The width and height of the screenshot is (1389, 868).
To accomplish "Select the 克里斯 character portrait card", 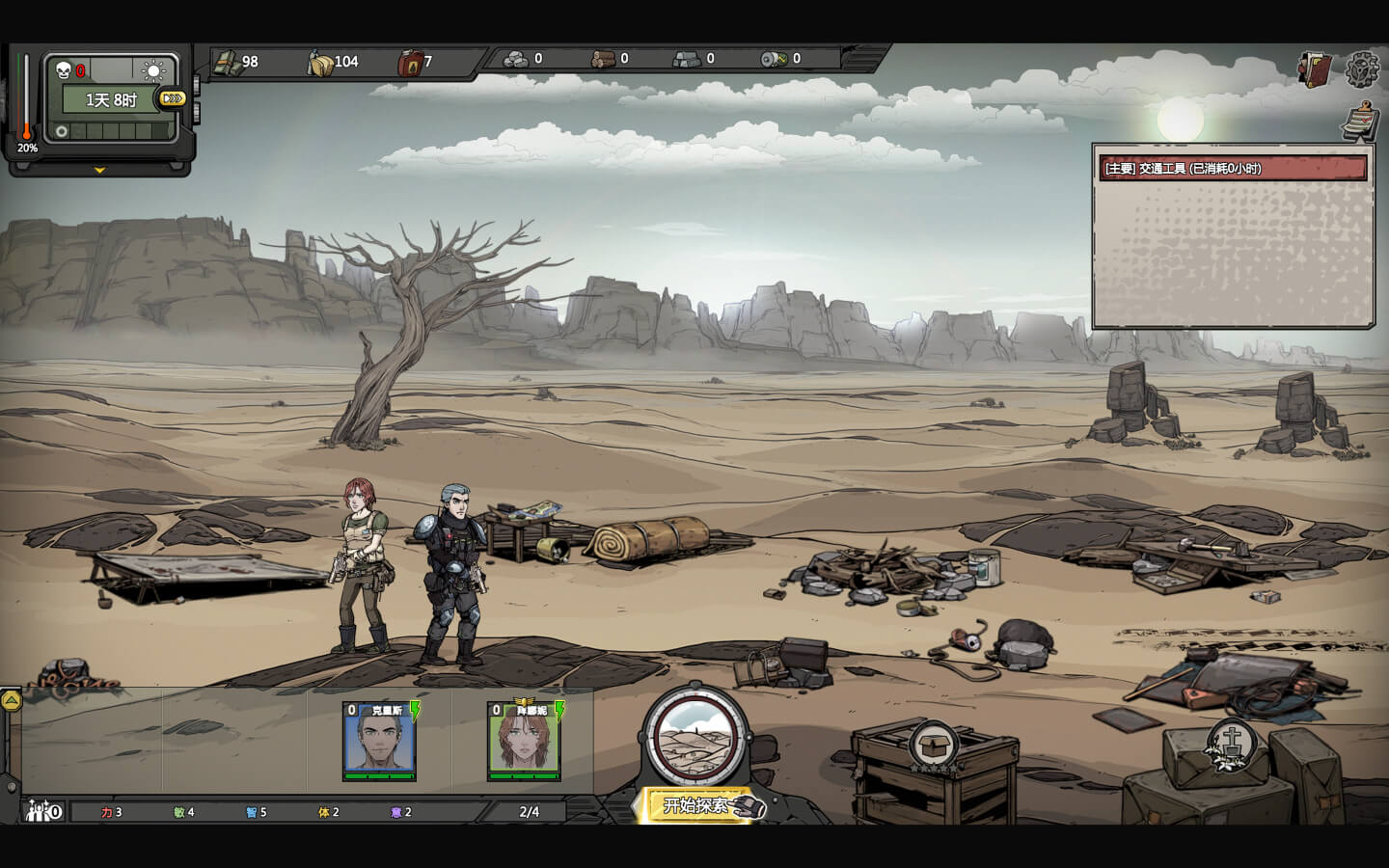I will (x=380, y=741).
